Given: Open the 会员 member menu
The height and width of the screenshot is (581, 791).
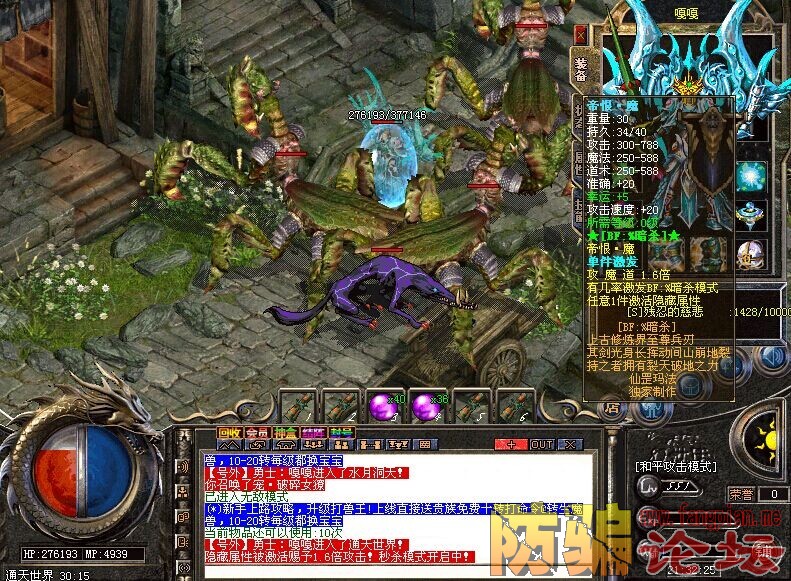Looking at the screenshot, I should point(257,432).
